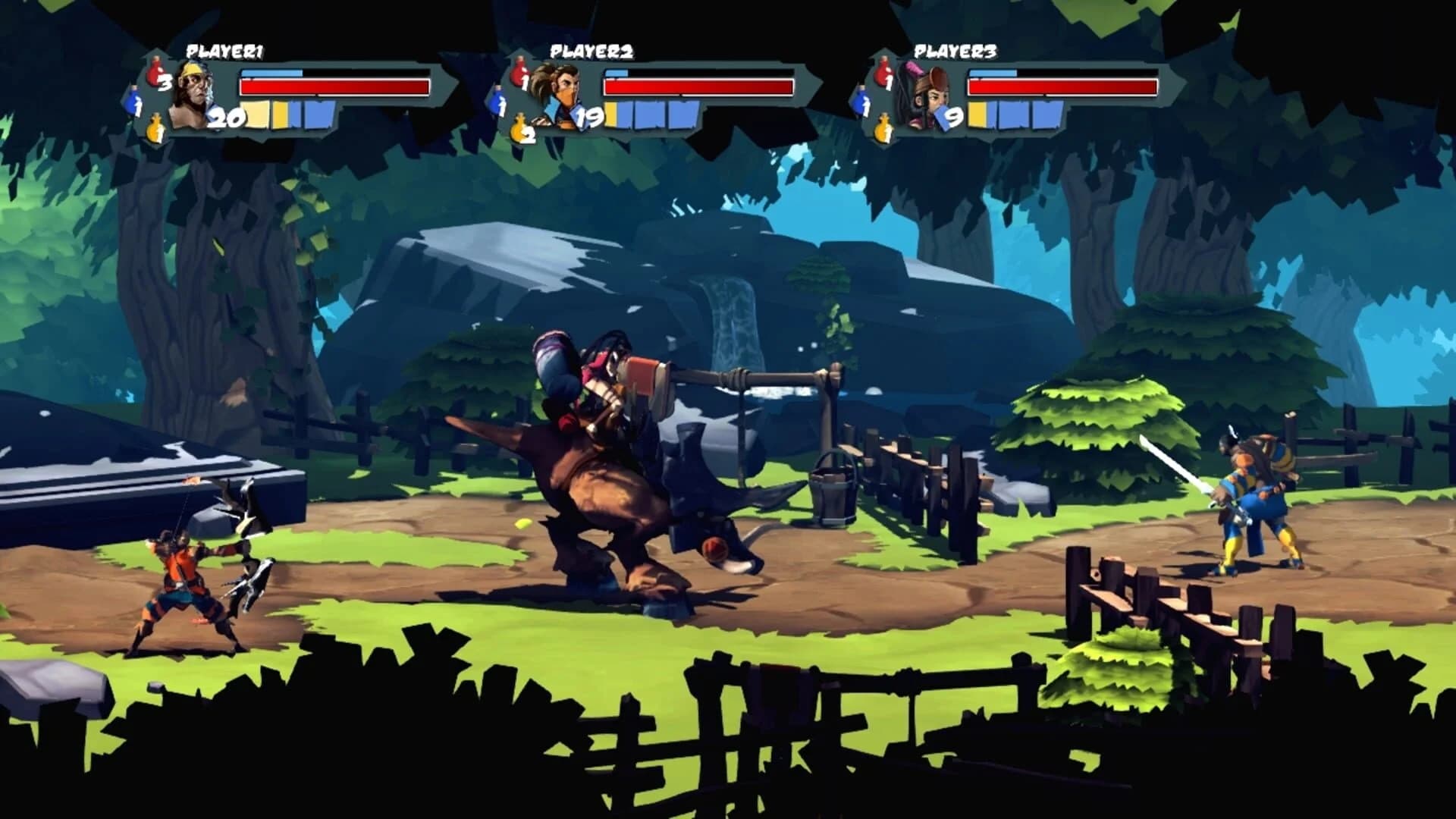Screen dimensions: 1456x819
Task: Toggle Player1's character portrait
Action: click(193, 91)
